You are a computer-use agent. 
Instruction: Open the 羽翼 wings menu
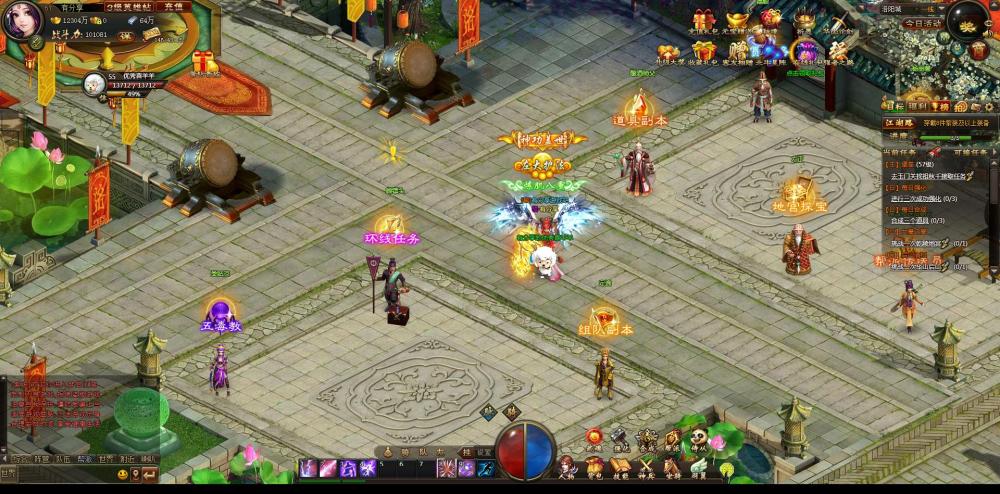click(698, 467)
